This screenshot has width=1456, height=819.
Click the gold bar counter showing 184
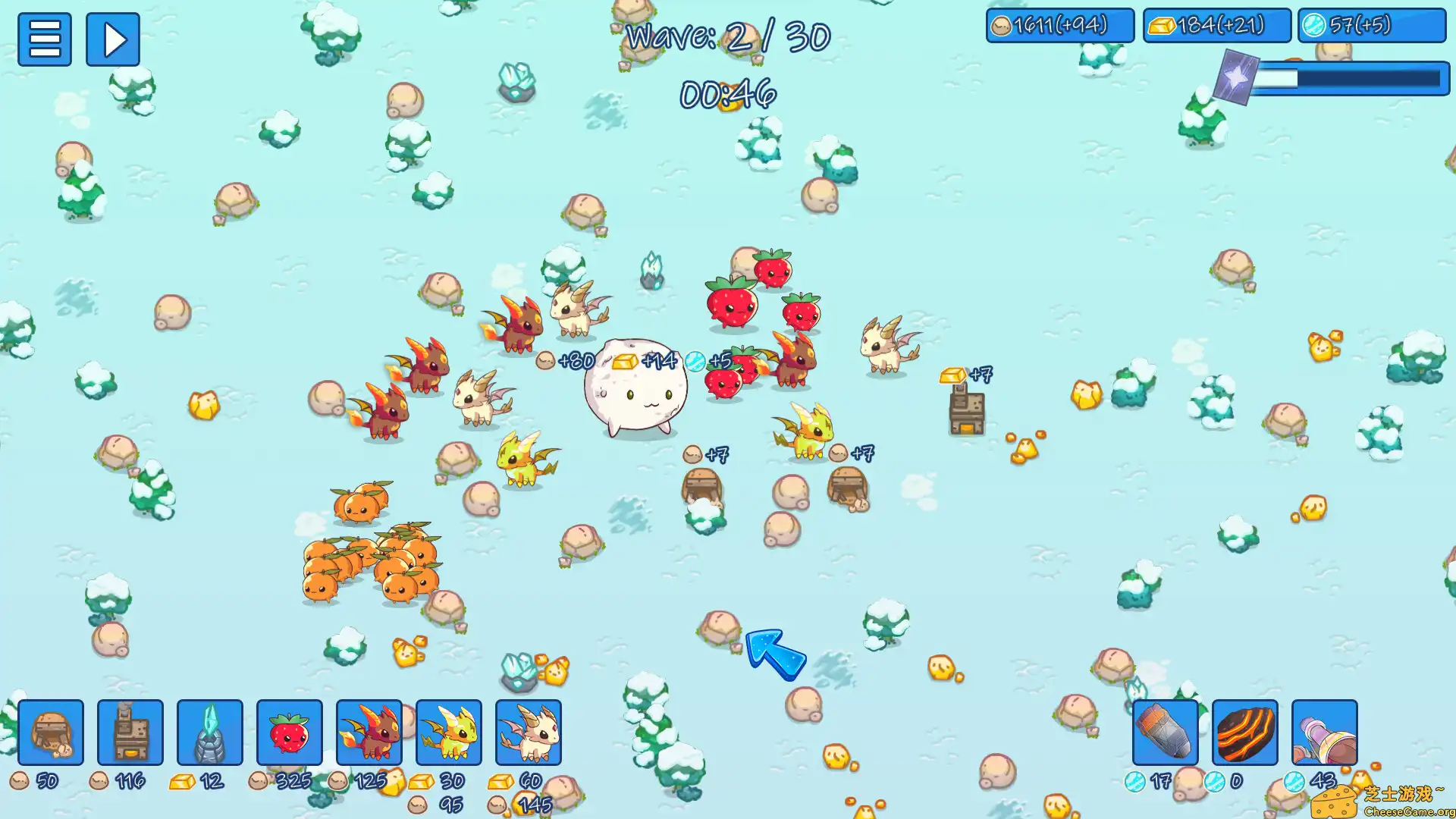pos(1217,25)
